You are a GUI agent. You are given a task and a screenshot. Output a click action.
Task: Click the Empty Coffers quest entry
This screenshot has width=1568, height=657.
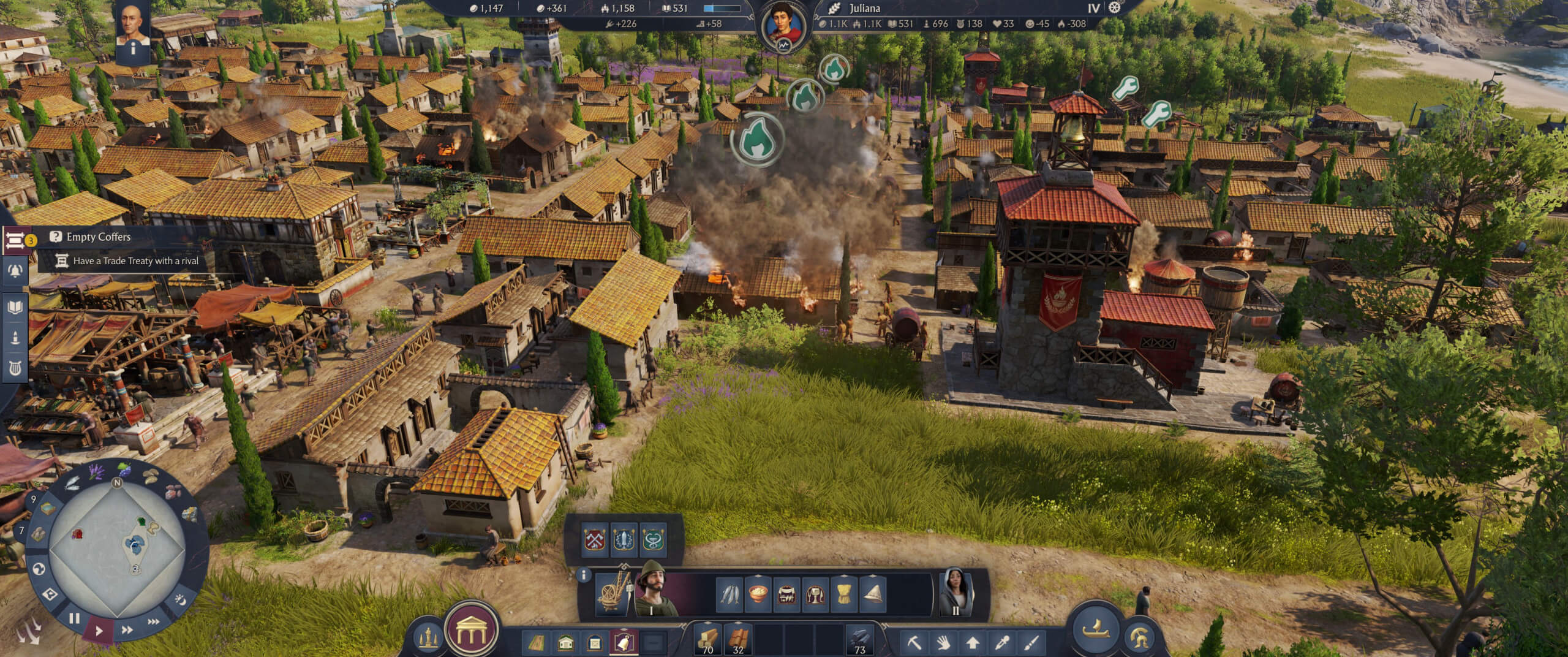pyautogui.click(x=102, y=237)
